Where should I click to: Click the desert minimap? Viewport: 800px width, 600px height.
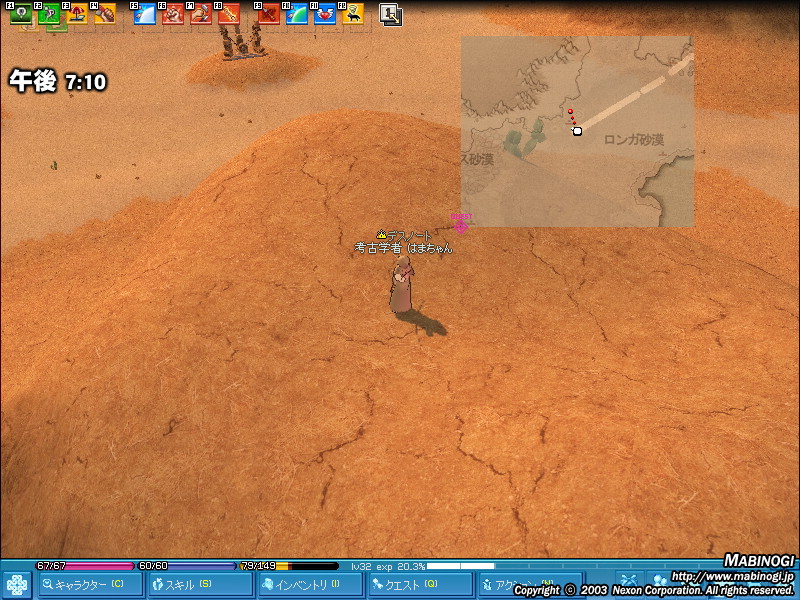click(577, 131)
